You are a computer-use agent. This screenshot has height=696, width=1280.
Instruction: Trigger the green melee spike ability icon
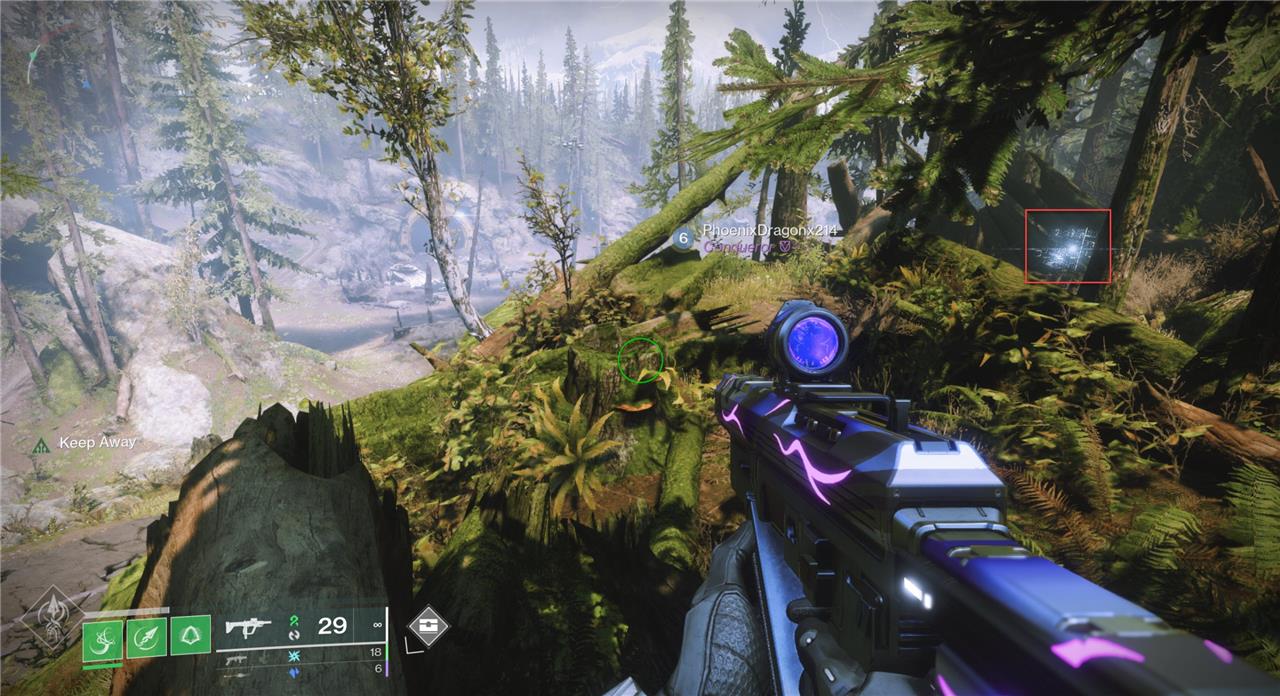[x=146, y=638]
